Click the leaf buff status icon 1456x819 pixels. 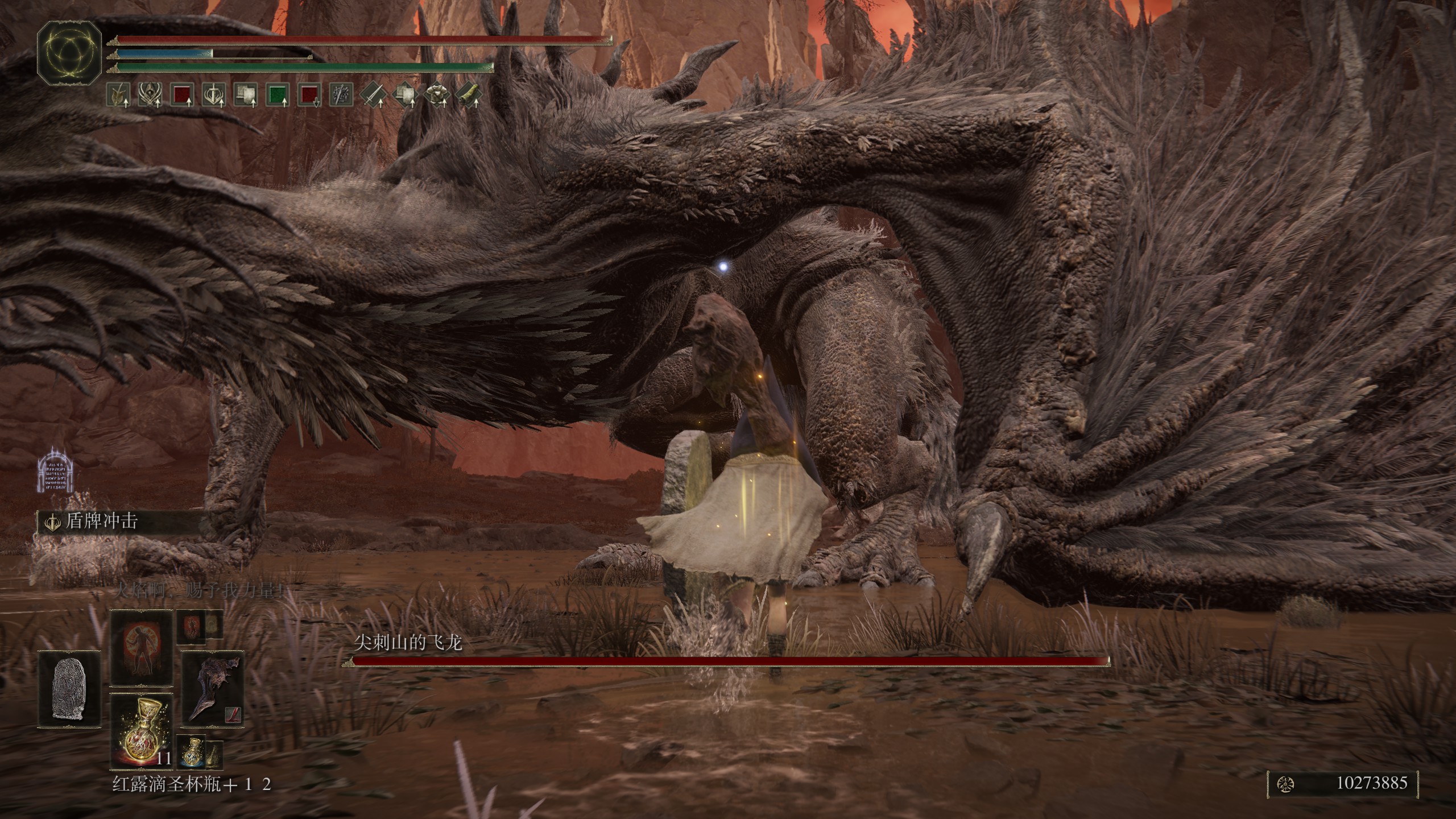(x=119, y=96)
